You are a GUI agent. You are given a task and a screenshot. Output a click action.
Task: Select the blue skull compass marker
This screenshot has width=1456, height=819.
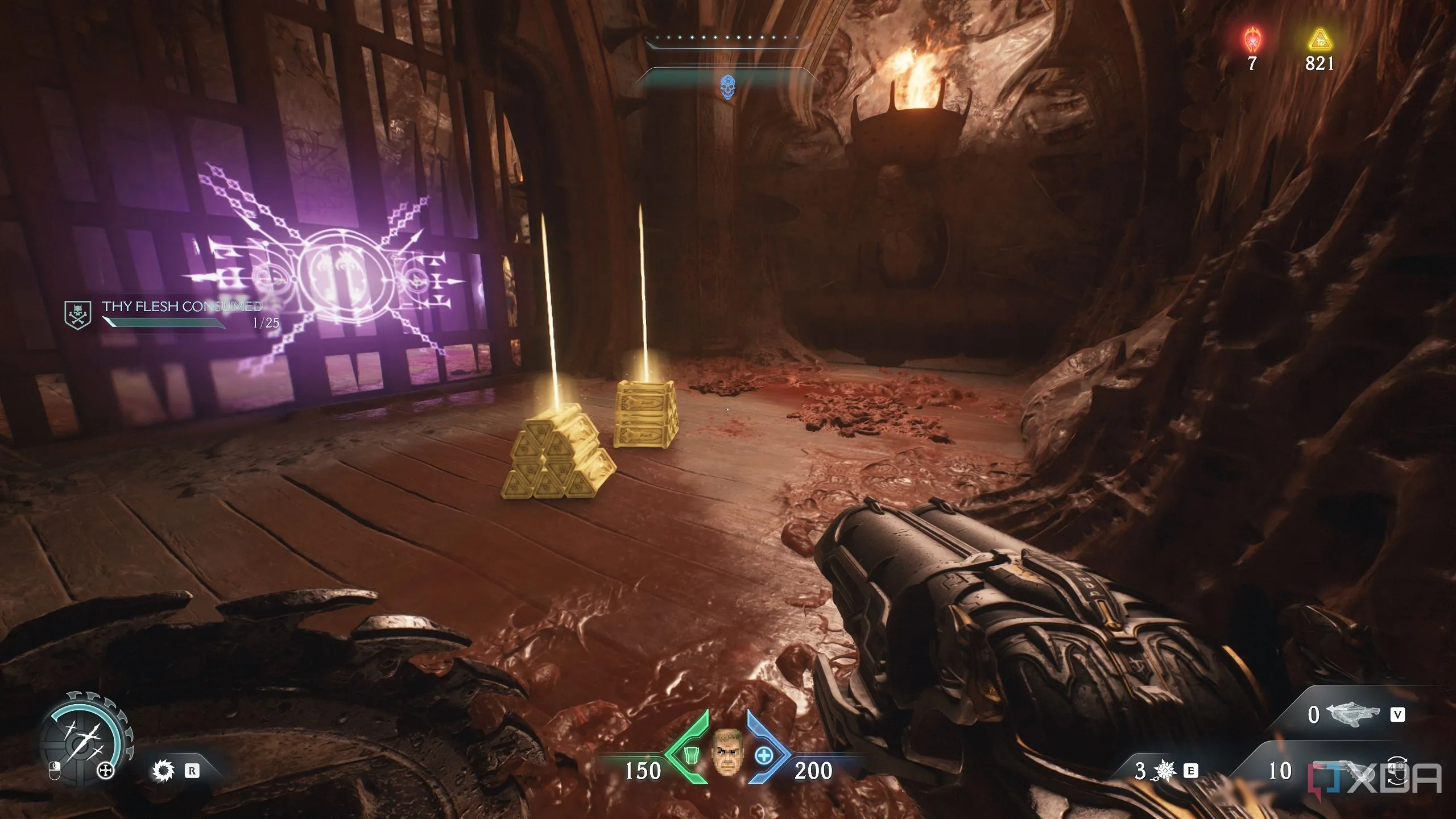tap(727, 87)
